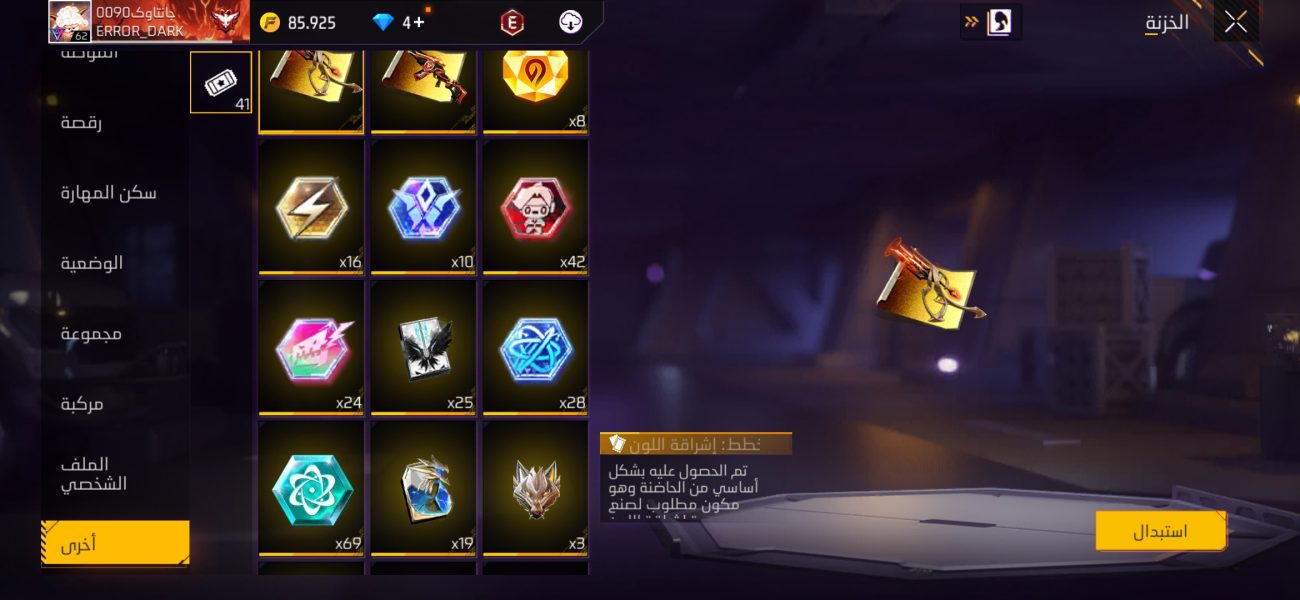Viewport: 1300px width, 600px height.
Task: Select the red robot token x42
Action: [535, 207]
